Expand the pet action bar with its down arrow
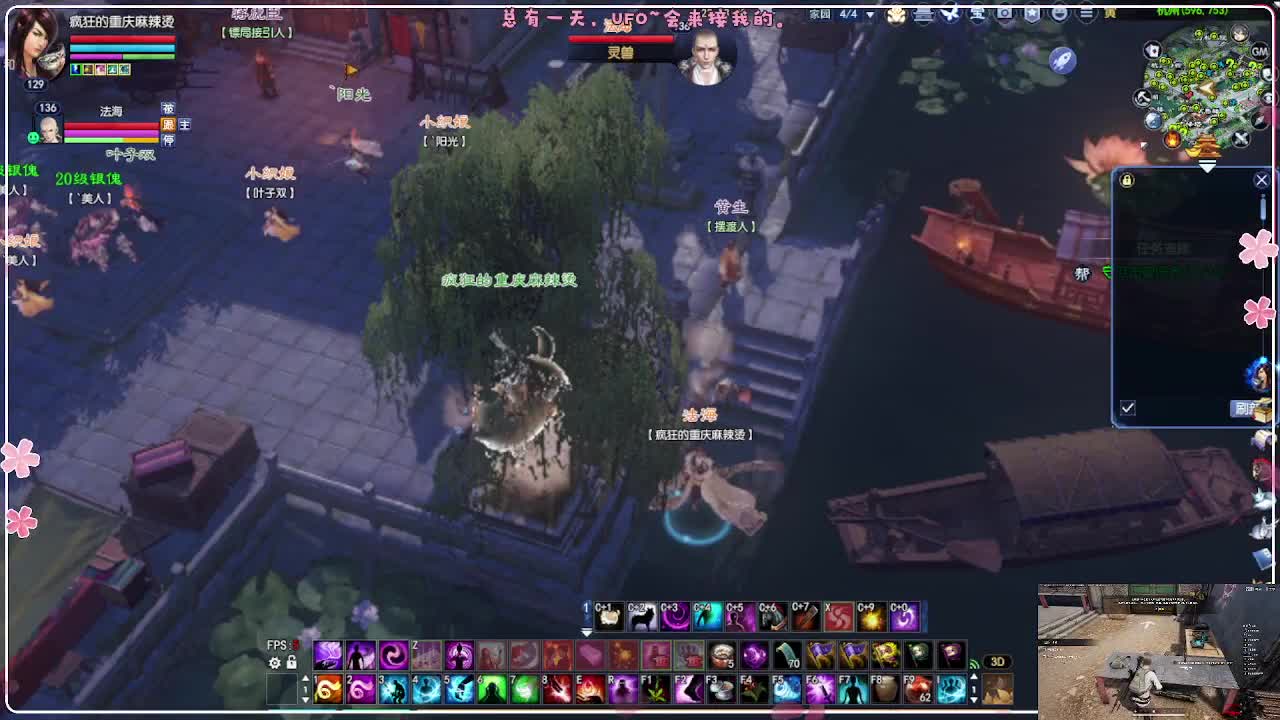 (x=585, y=632)
